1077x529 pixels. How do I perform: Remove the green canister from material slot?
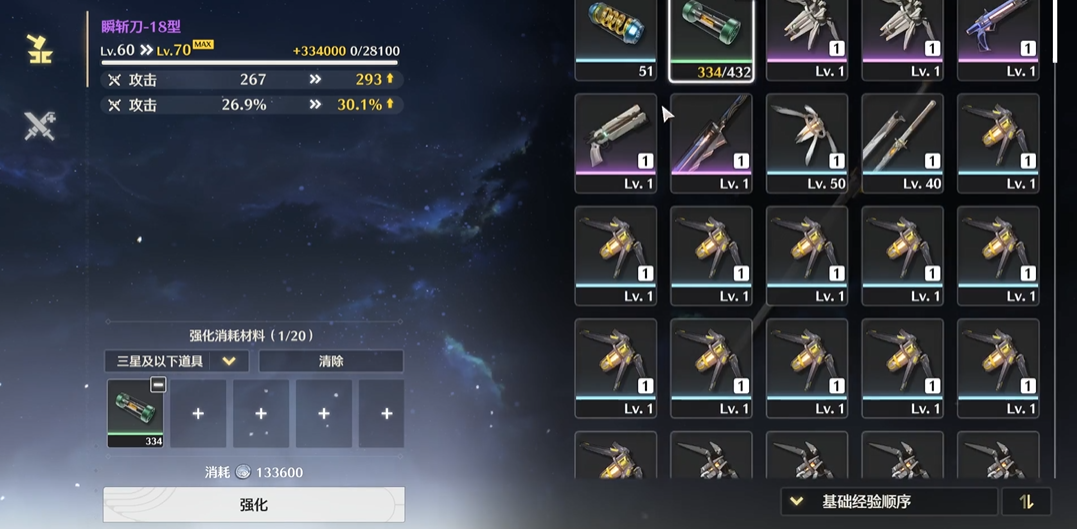tap(157, 385)
